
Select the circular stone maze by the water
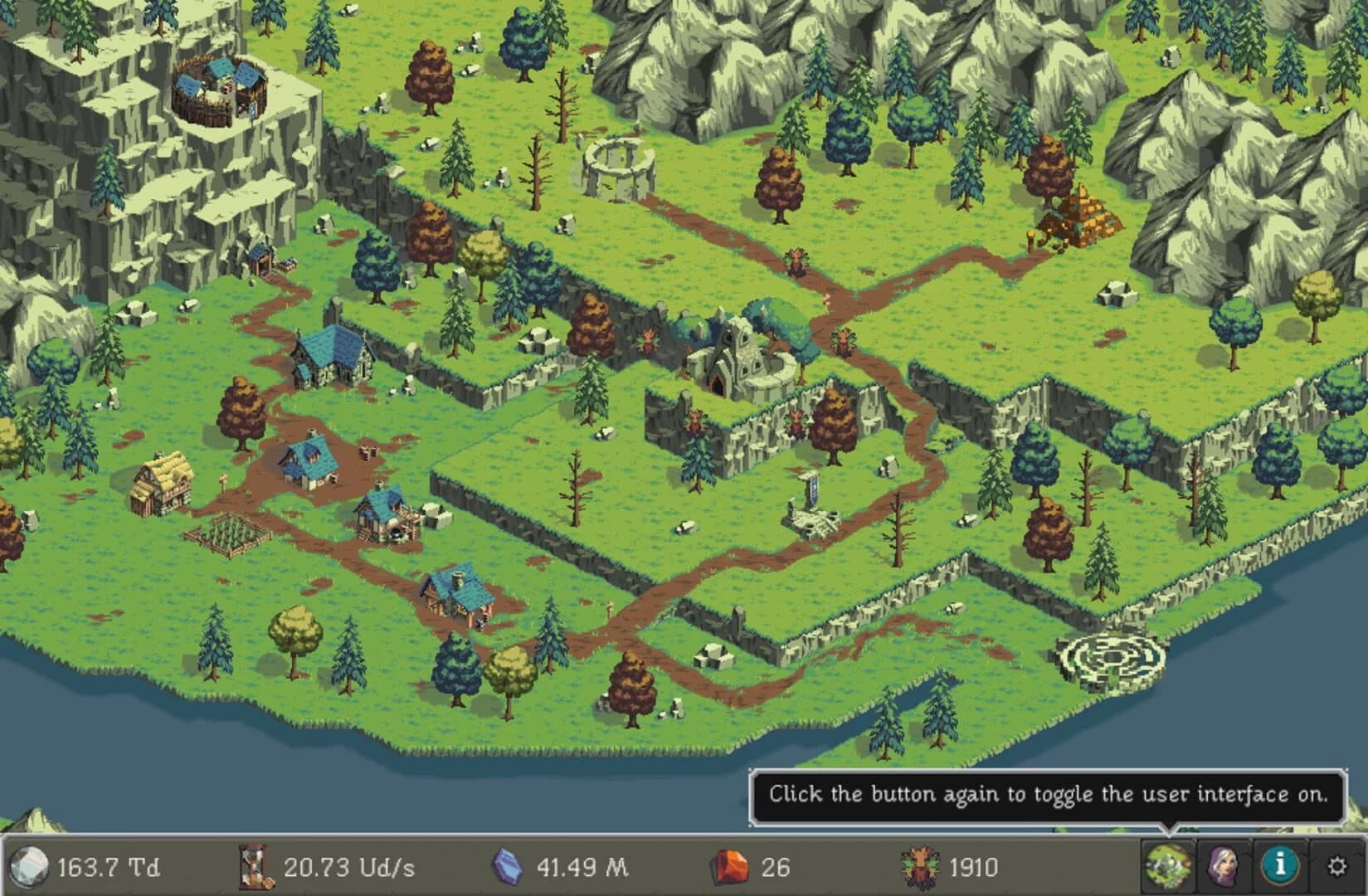point(1112,655)
